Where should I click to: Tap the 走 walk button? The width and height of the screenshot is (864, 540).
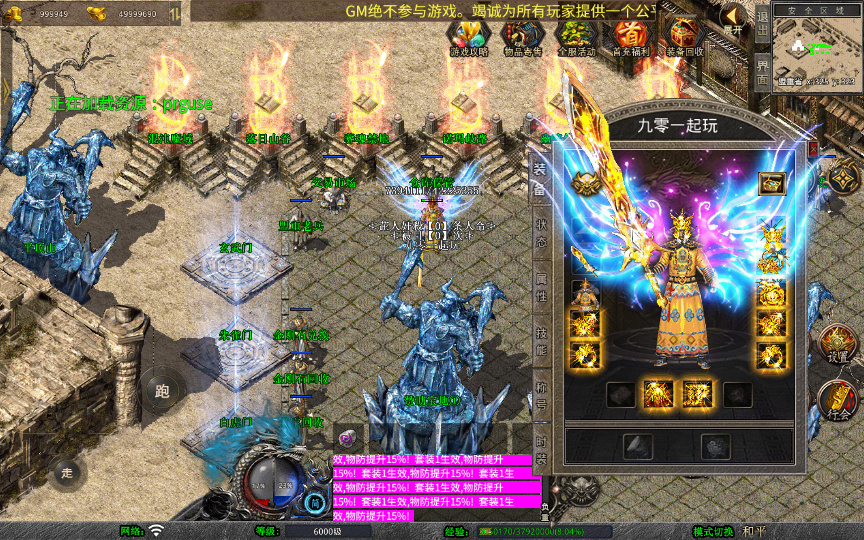click(67, 472)
